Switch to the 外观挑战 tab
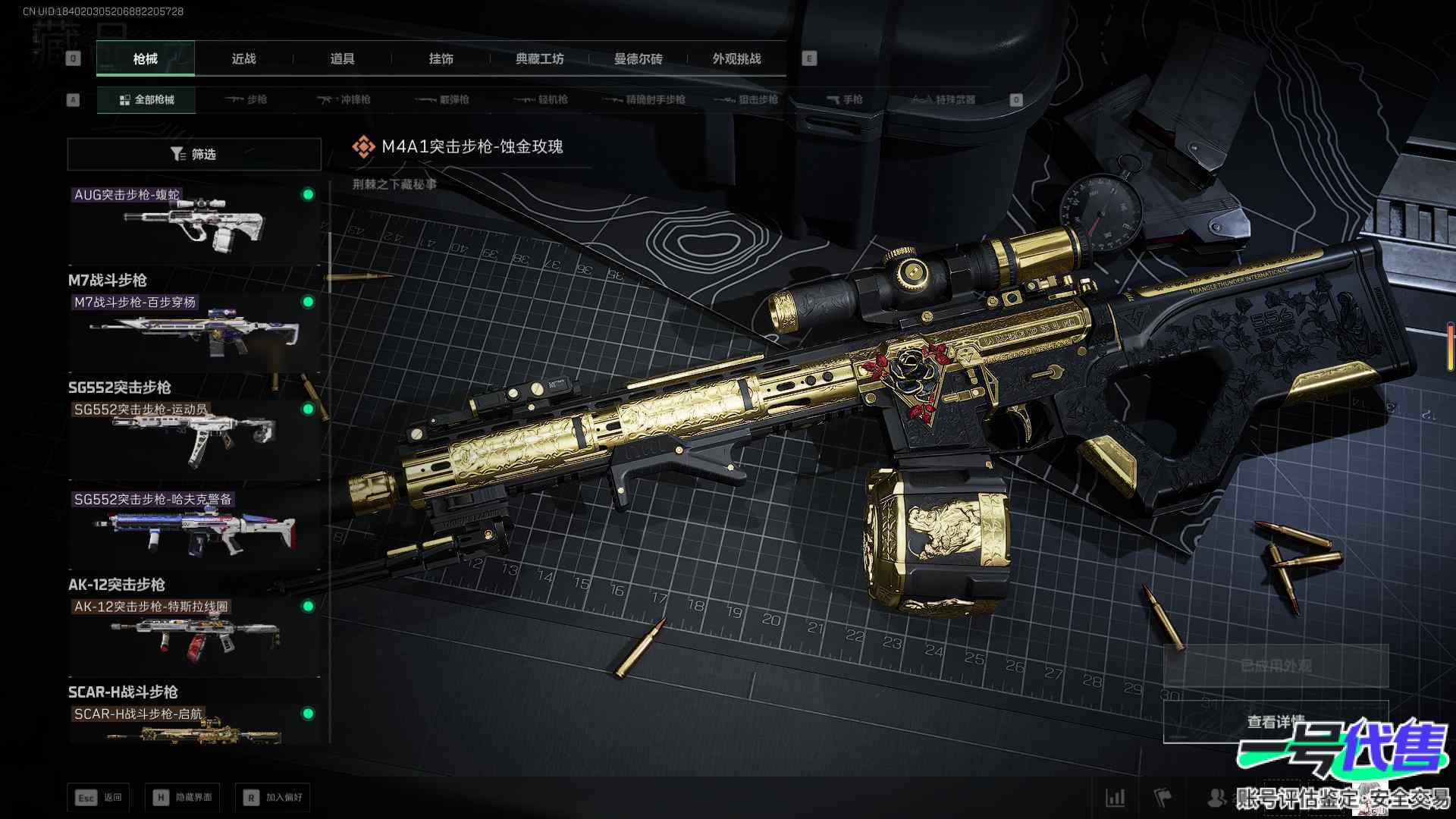 tap(736, 58)
